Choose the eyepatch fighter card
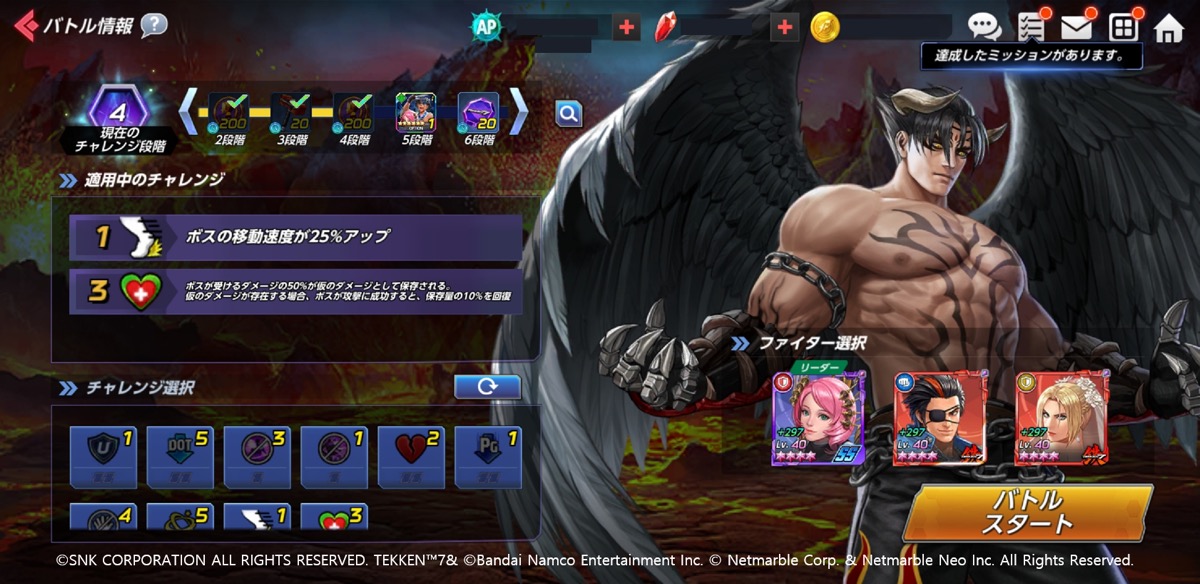The image size is (1200, 584). tap(939, 418)
